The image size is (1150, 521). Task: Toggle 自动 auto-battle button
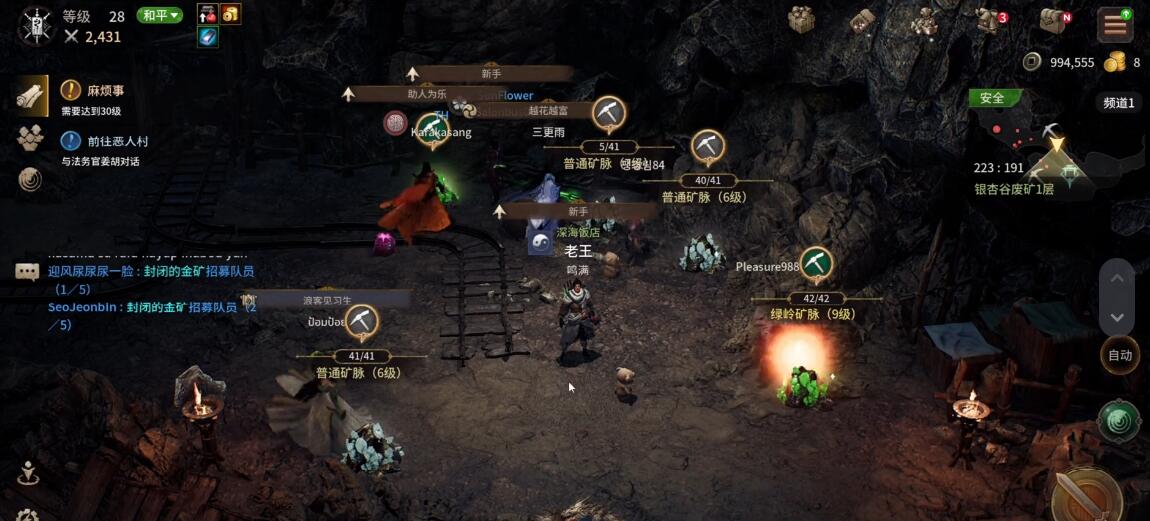click(1120, 355)
